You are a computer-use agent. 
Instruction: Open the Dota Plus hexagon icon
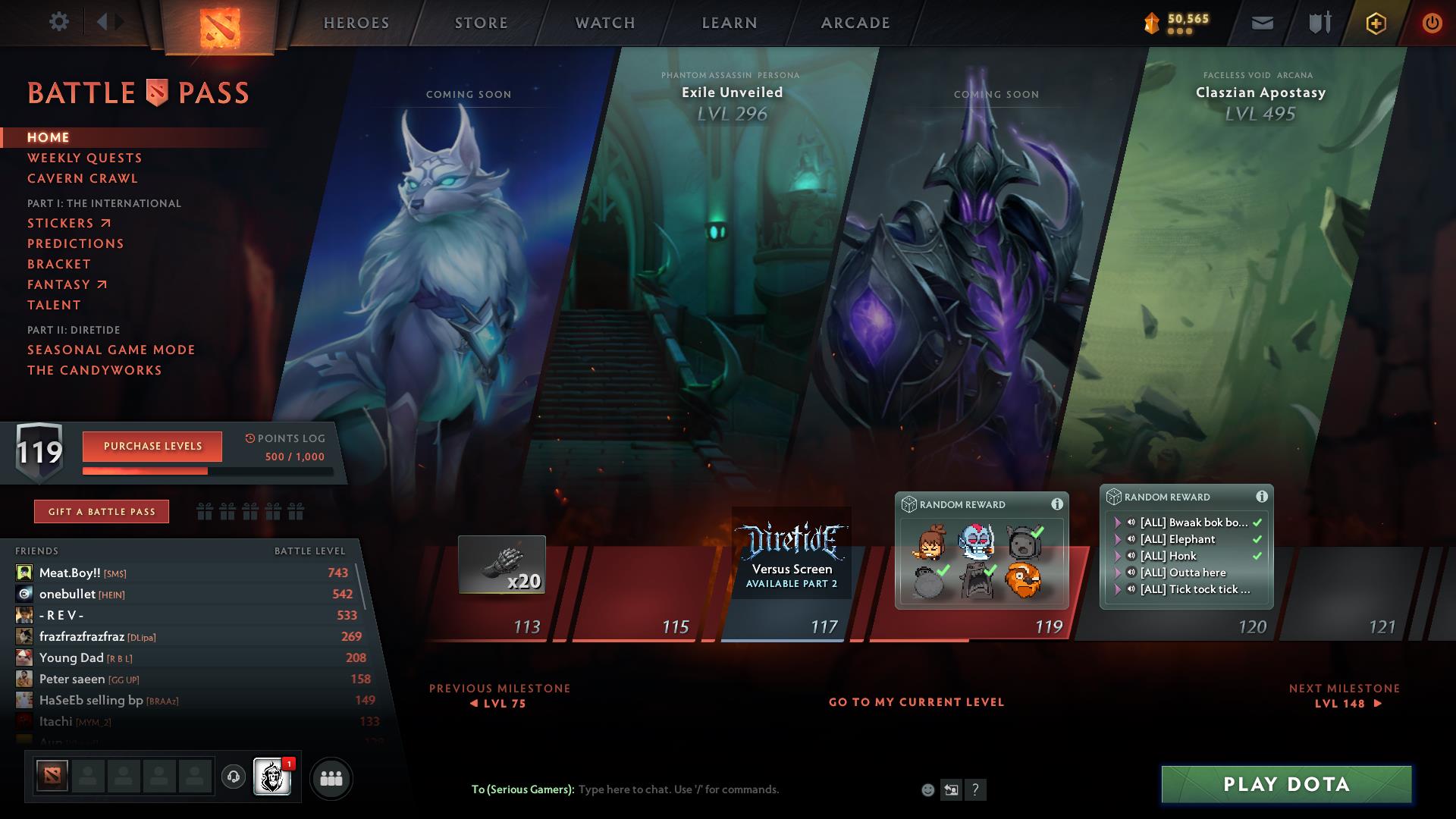(x=1375, y=23)
